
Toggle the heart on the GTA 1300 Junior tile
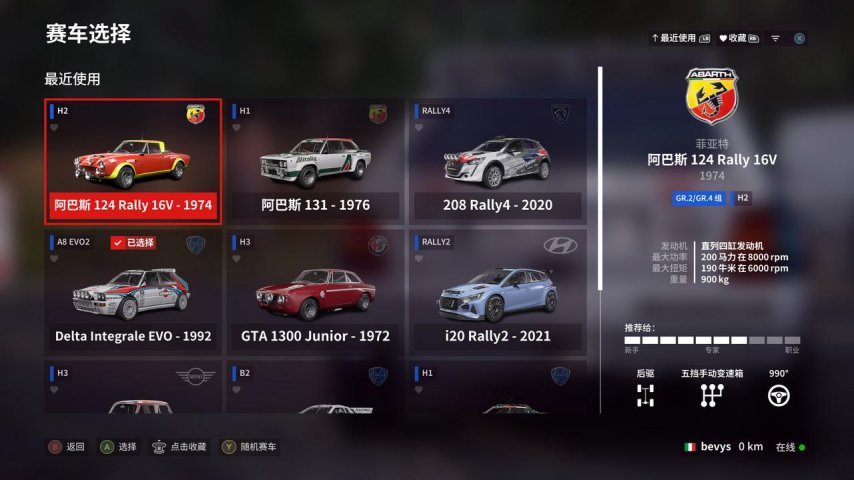click(x=237, y=258)
